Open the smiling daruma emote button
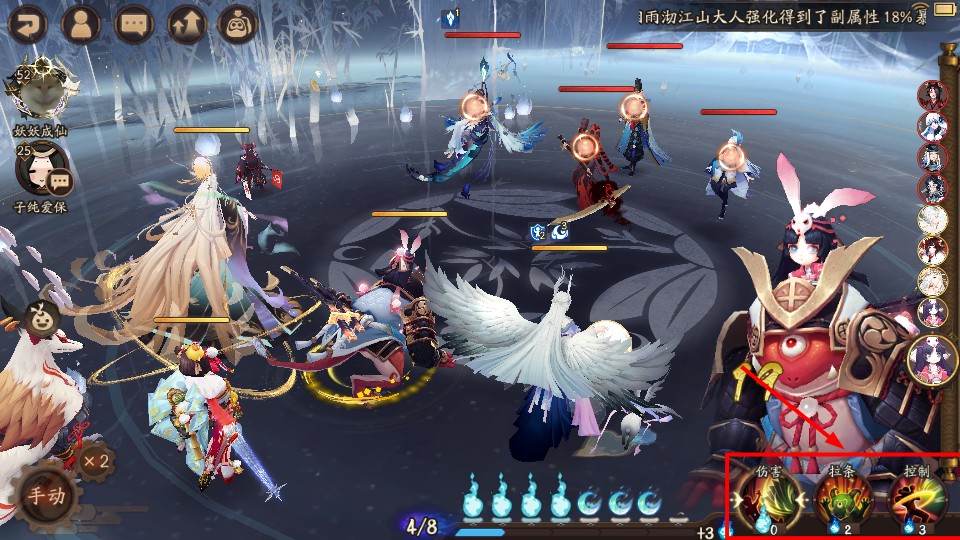960x540 pixels. (41, 314)
